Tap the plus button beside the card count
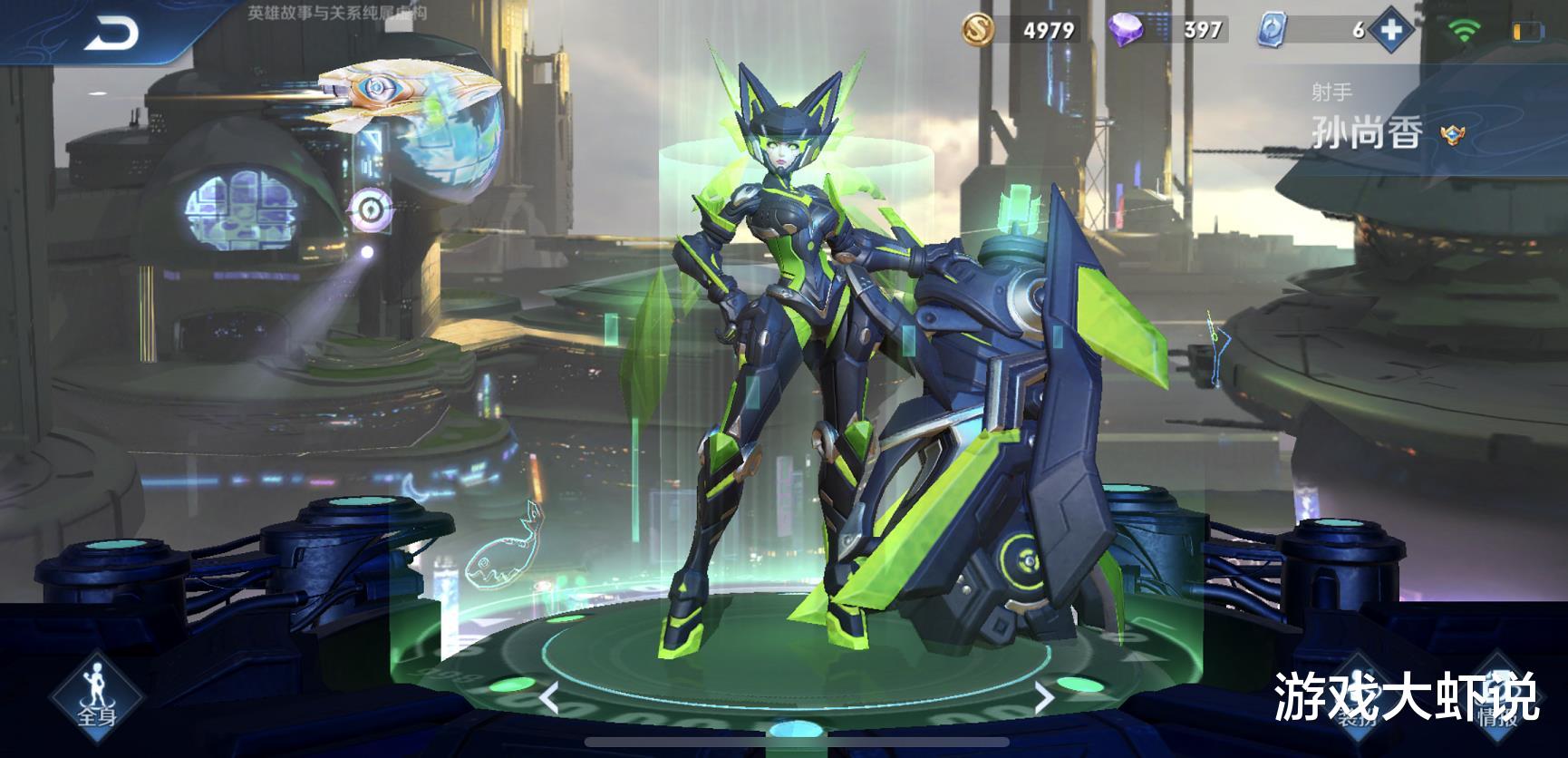 coord(1391,31)
